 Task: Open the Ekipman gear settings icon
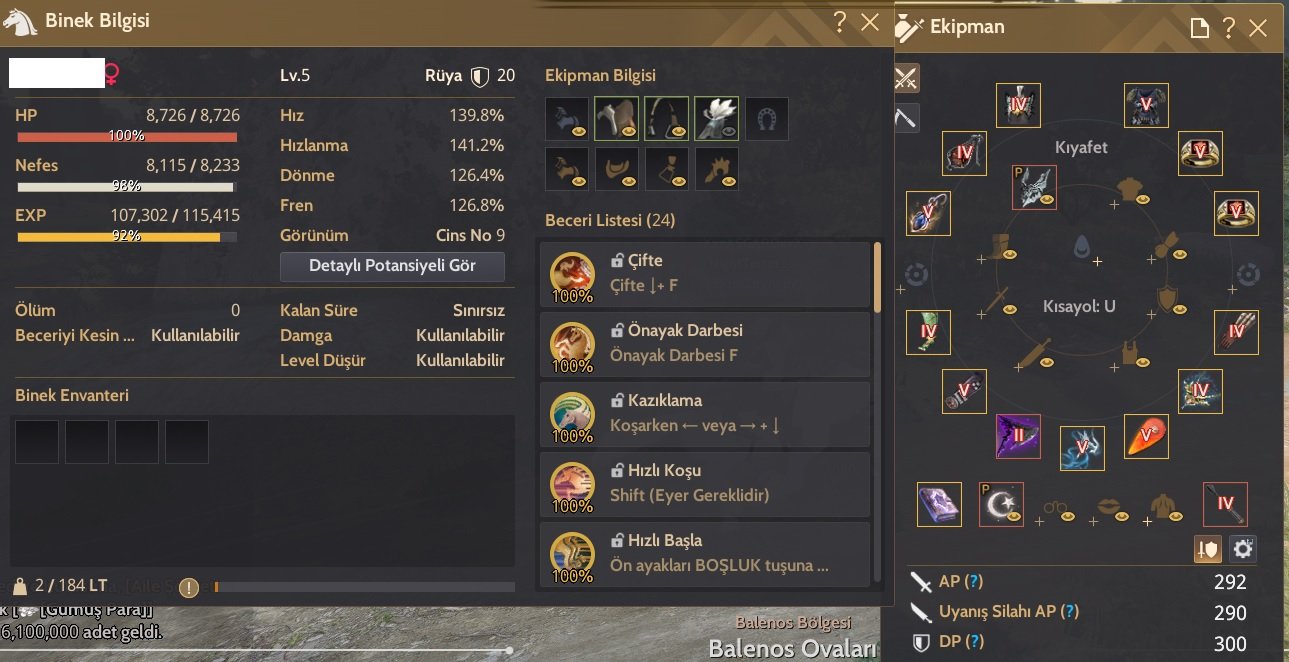pos(1242,548)
